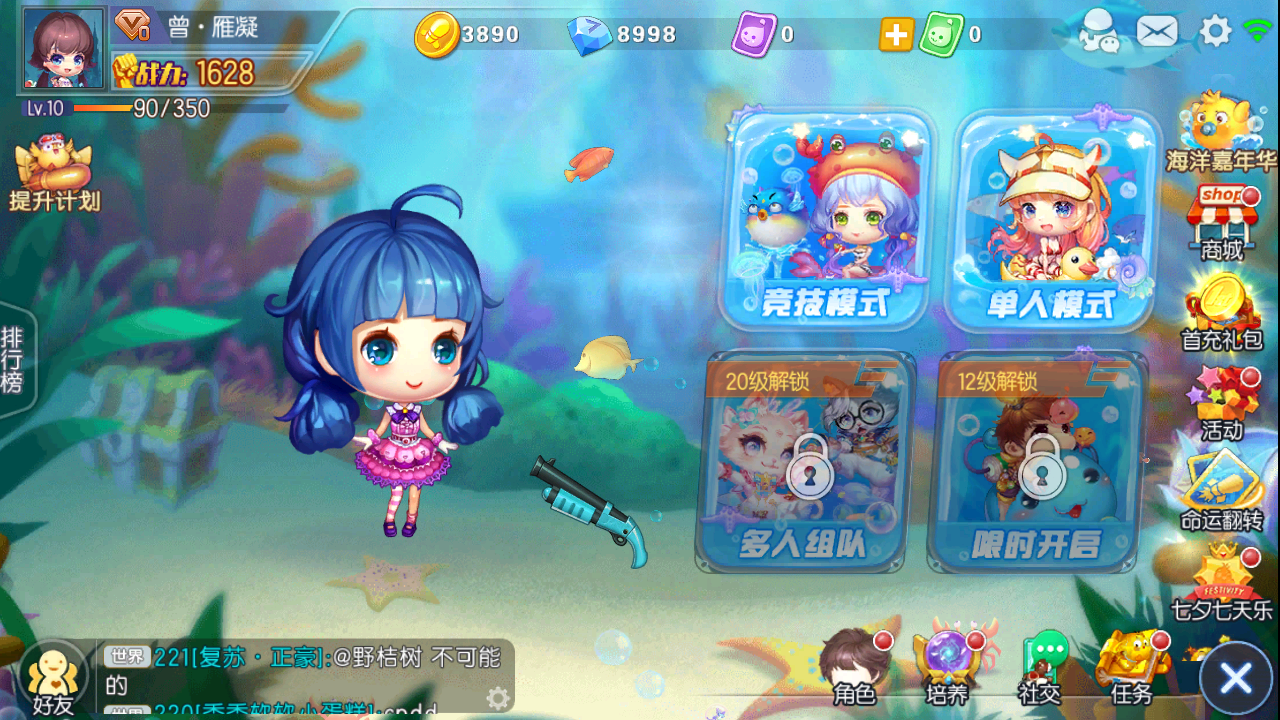Enter the 海洋嘉年华 ocean carnival
1280x720 pixels.
click(x=1222, y=130)
